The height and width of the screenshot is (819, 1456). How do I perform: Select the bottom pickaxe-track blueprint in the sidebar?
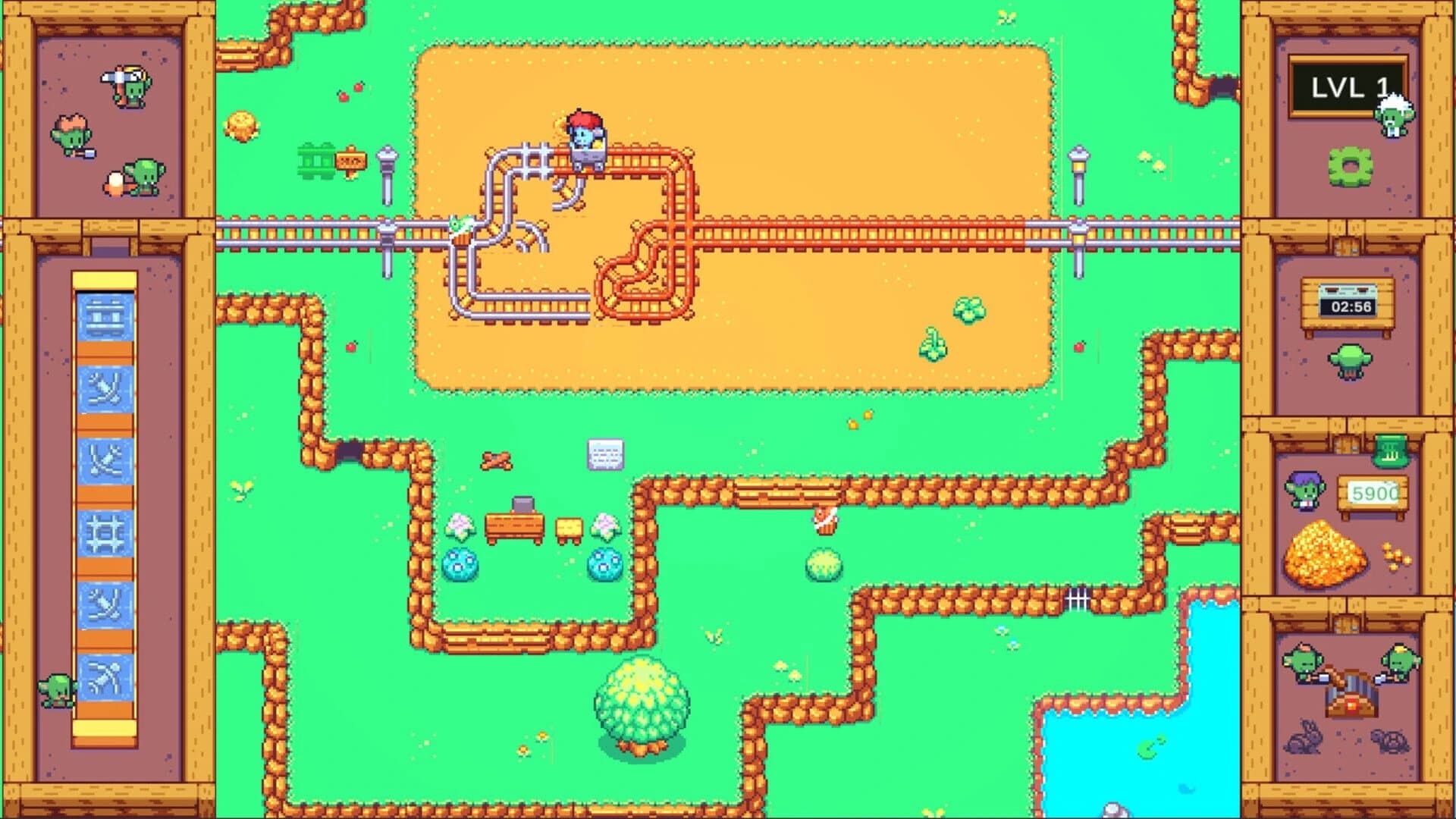[105, 673]
